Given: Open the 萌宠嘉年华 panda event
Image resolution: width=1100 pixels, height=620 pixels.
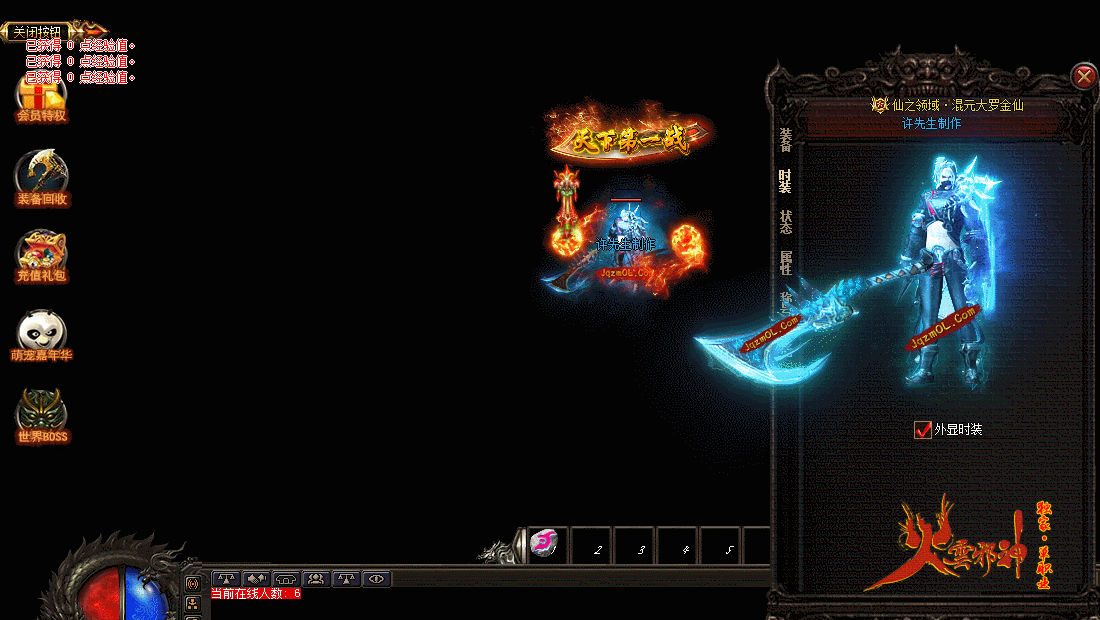Looking at the screenshot, I should [x=41, y=335].
